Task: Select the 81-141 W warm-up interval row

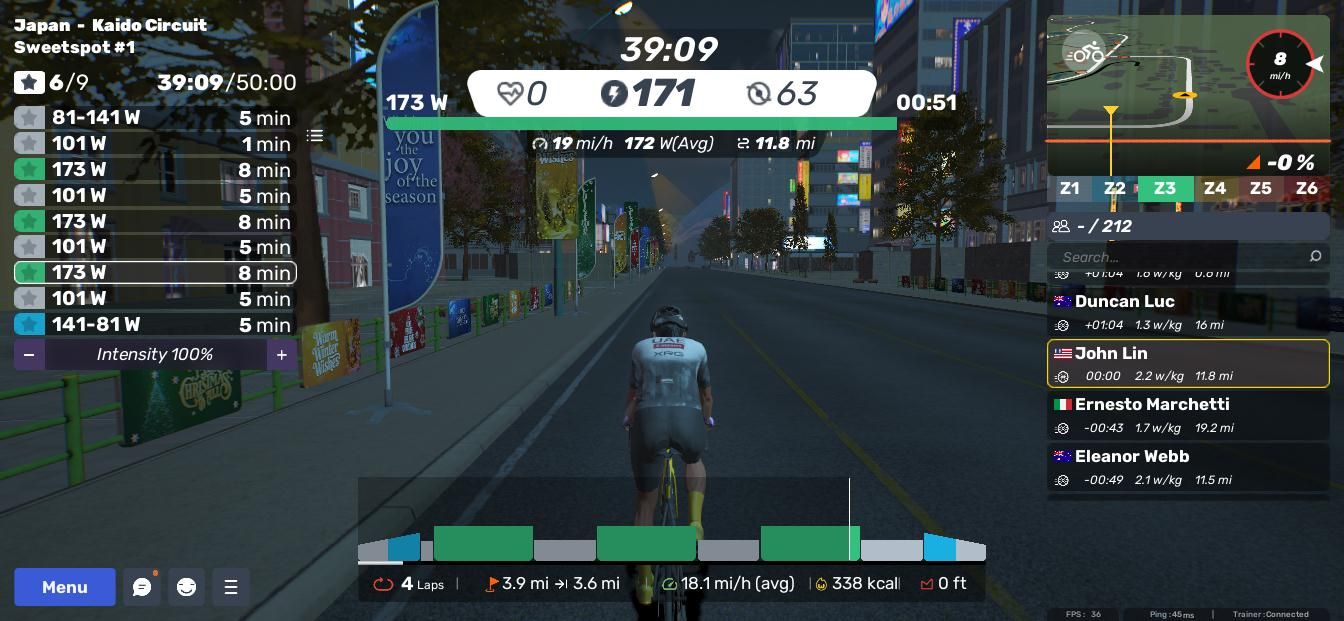Action: (154, 118)
